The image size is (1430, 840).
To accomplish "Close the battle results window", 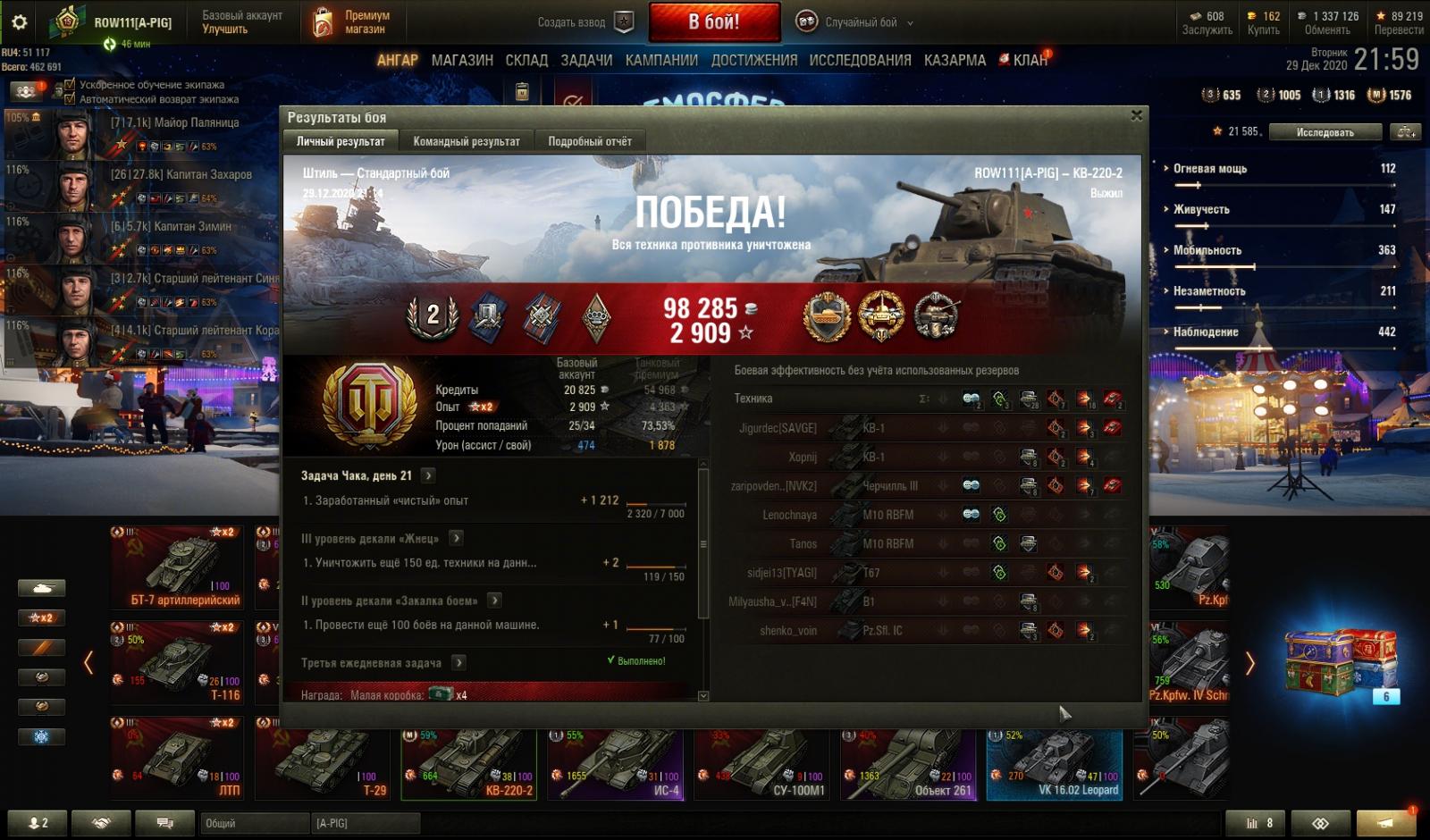I will pos(1136,115).
